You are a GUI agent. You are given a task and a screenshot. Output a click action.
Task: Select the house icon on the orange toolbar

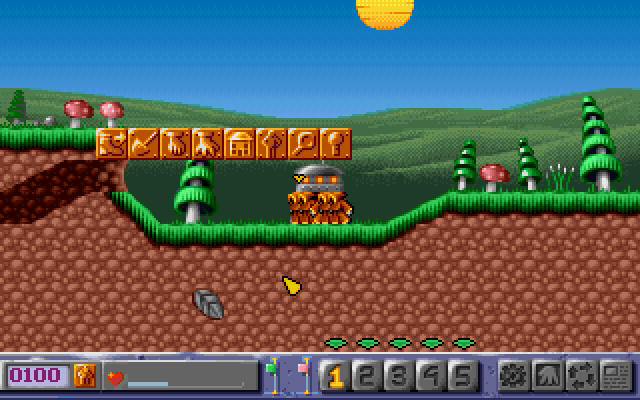pos(239,143)
